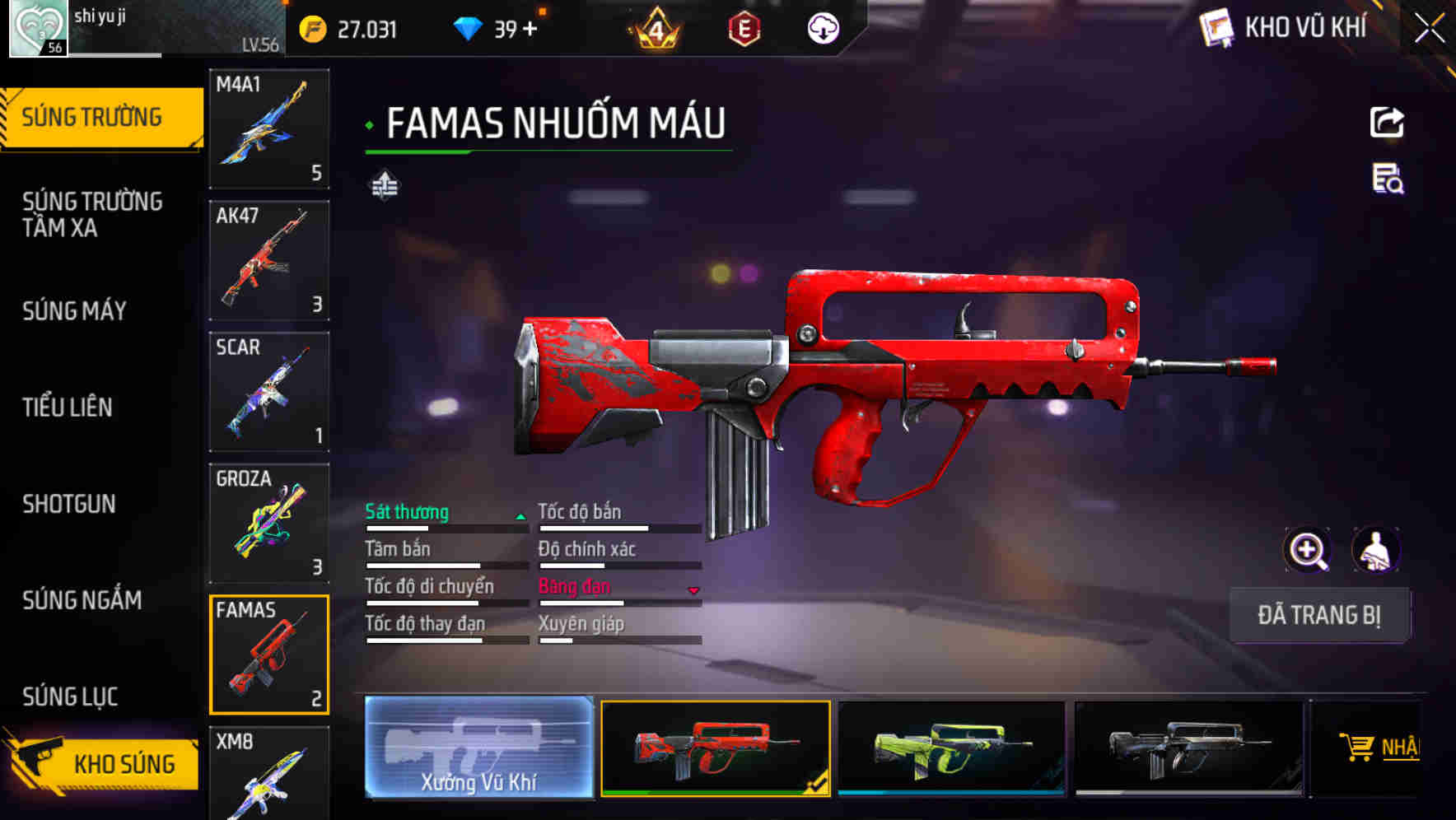Show the Shotgun weapon category

click(x=69, y=503)
